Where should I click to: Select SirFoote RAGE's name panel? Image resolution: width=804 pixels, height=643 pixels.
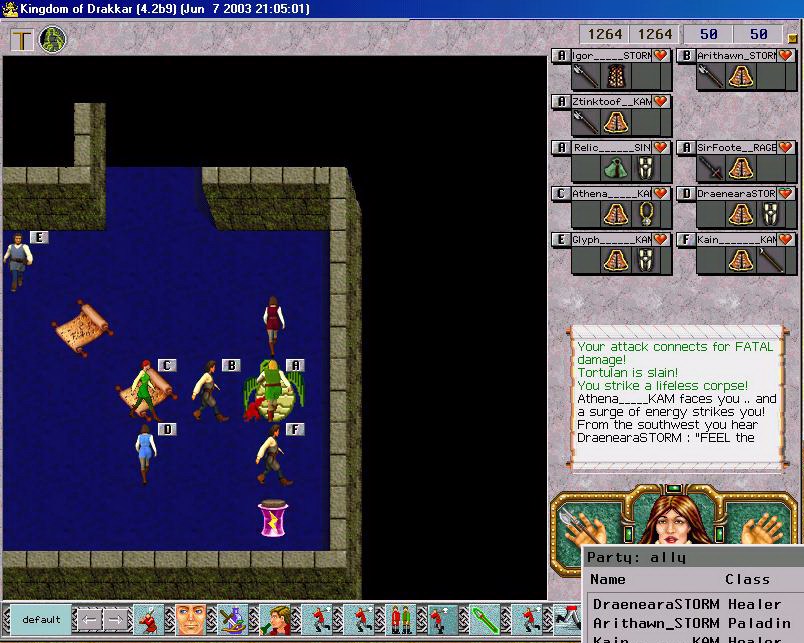tap(735, 148)
